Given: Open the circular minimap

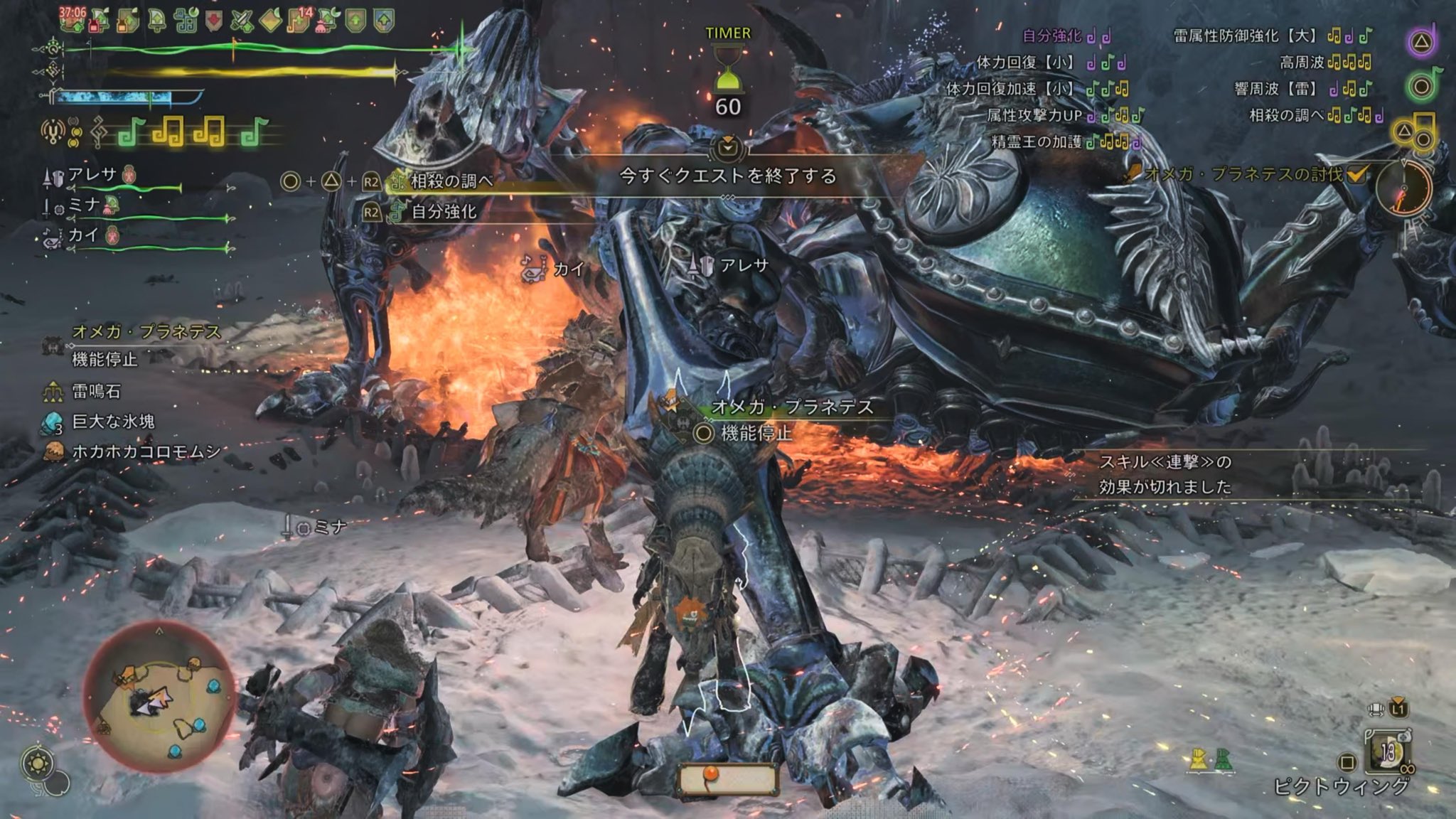Looking at the screenshot, I should pyautogui.click(x=159, y=695).
